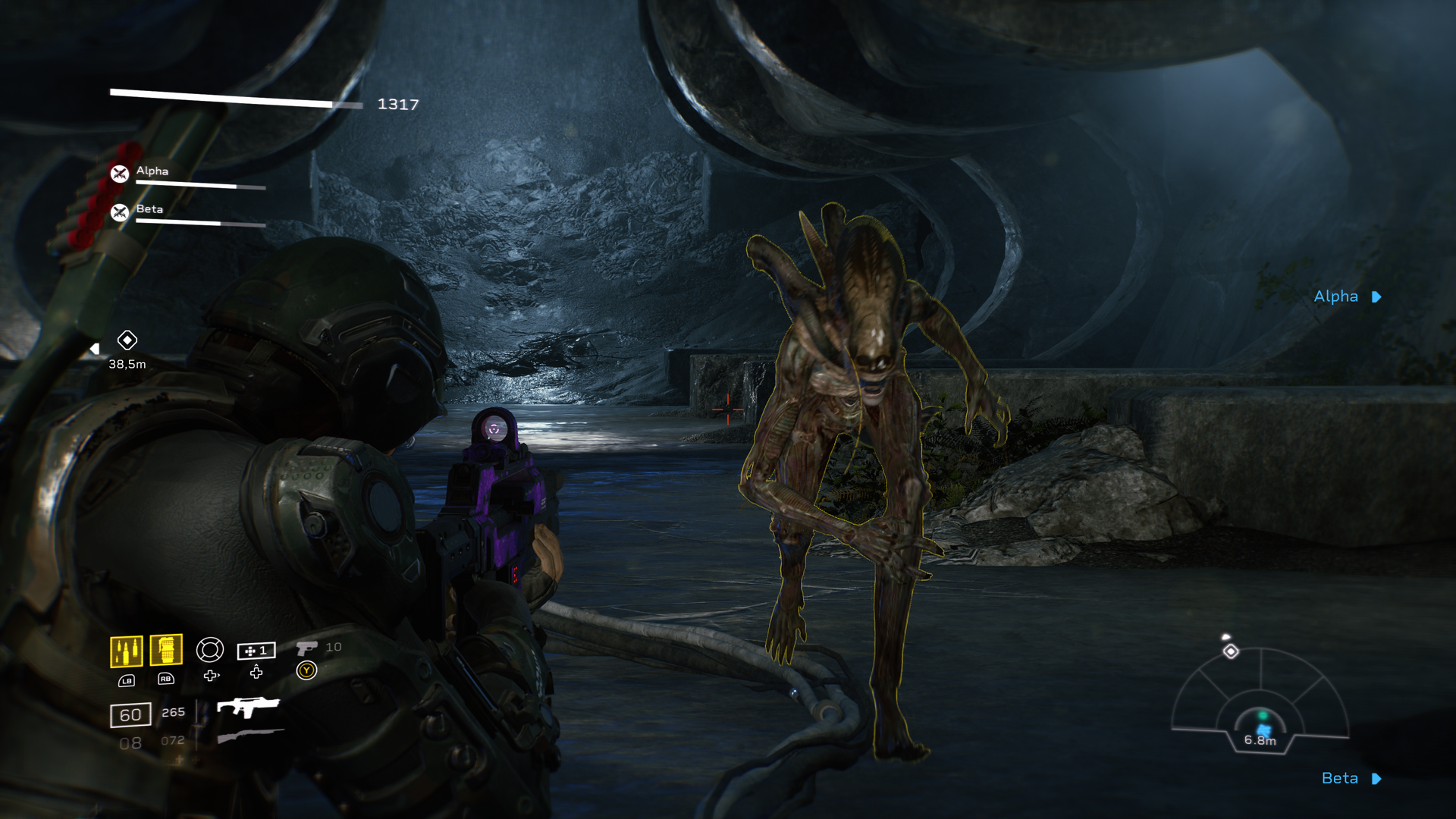Screen dimensions: 1456x819
Task: Switch to the shotgun secondary weapon
Action: (x=250, y=736)
